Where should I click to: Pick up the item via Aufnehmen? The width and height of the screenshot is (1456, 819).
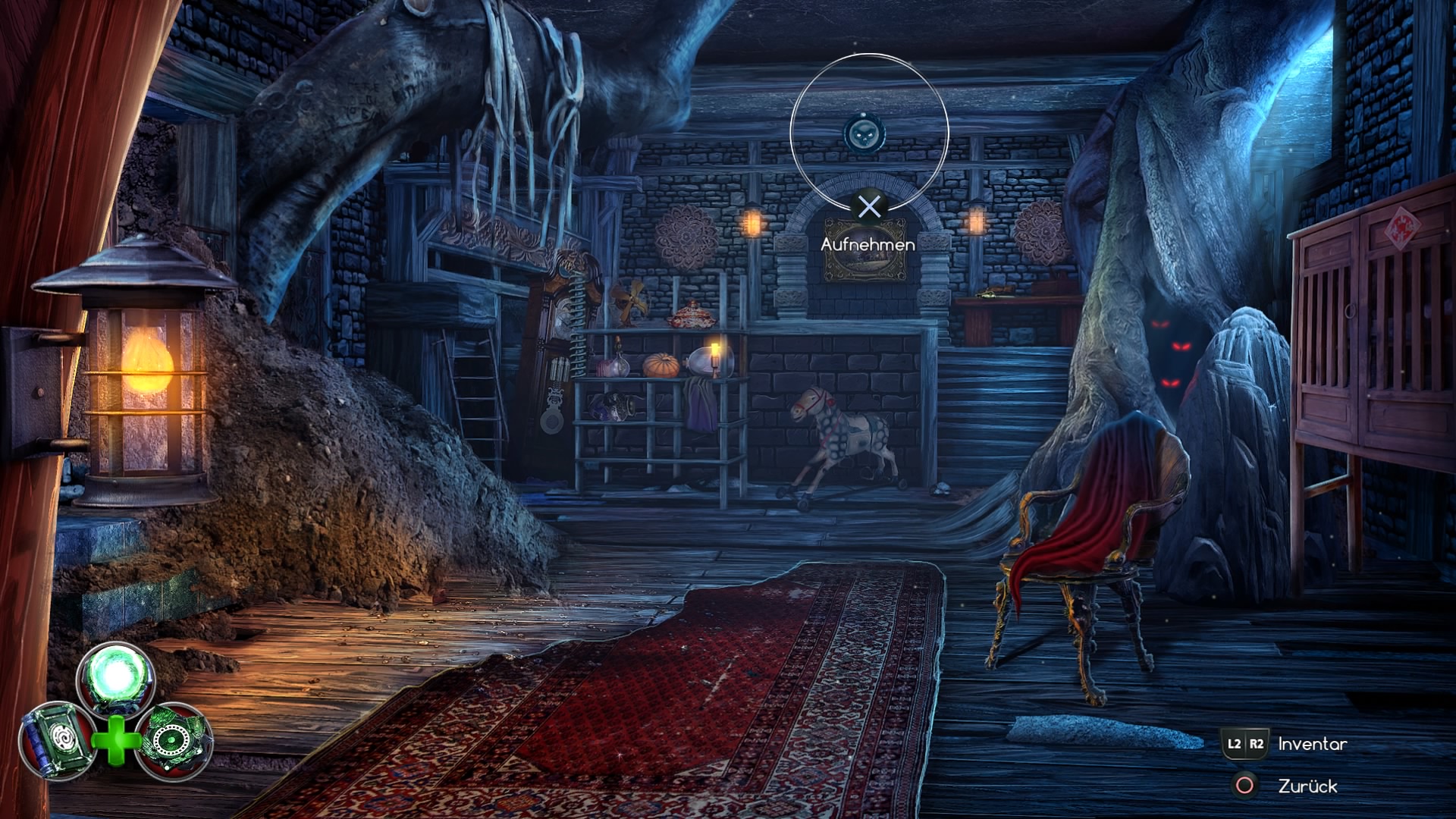[x=869, y=244]
